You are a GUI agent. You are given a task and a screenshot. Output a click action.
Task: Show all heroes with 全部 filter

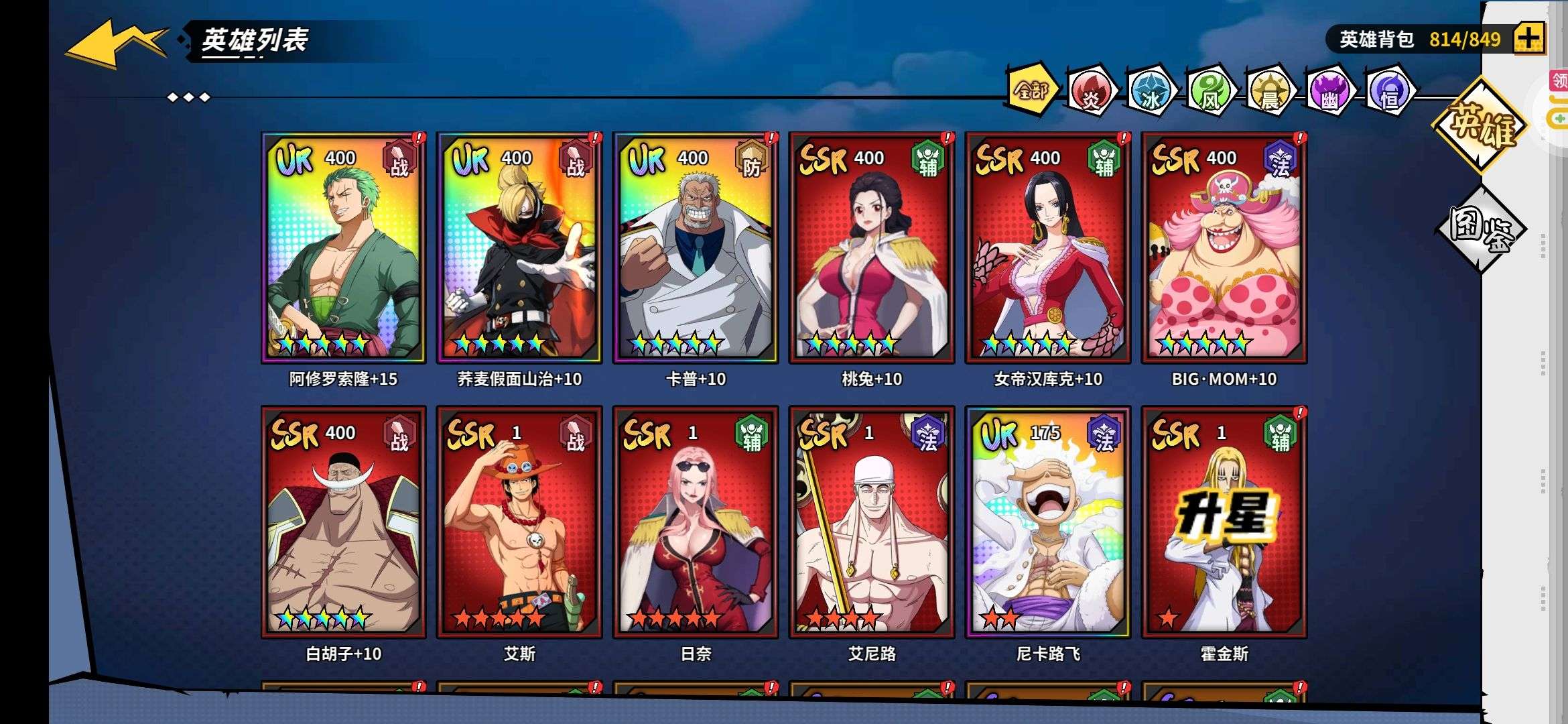1032,90
